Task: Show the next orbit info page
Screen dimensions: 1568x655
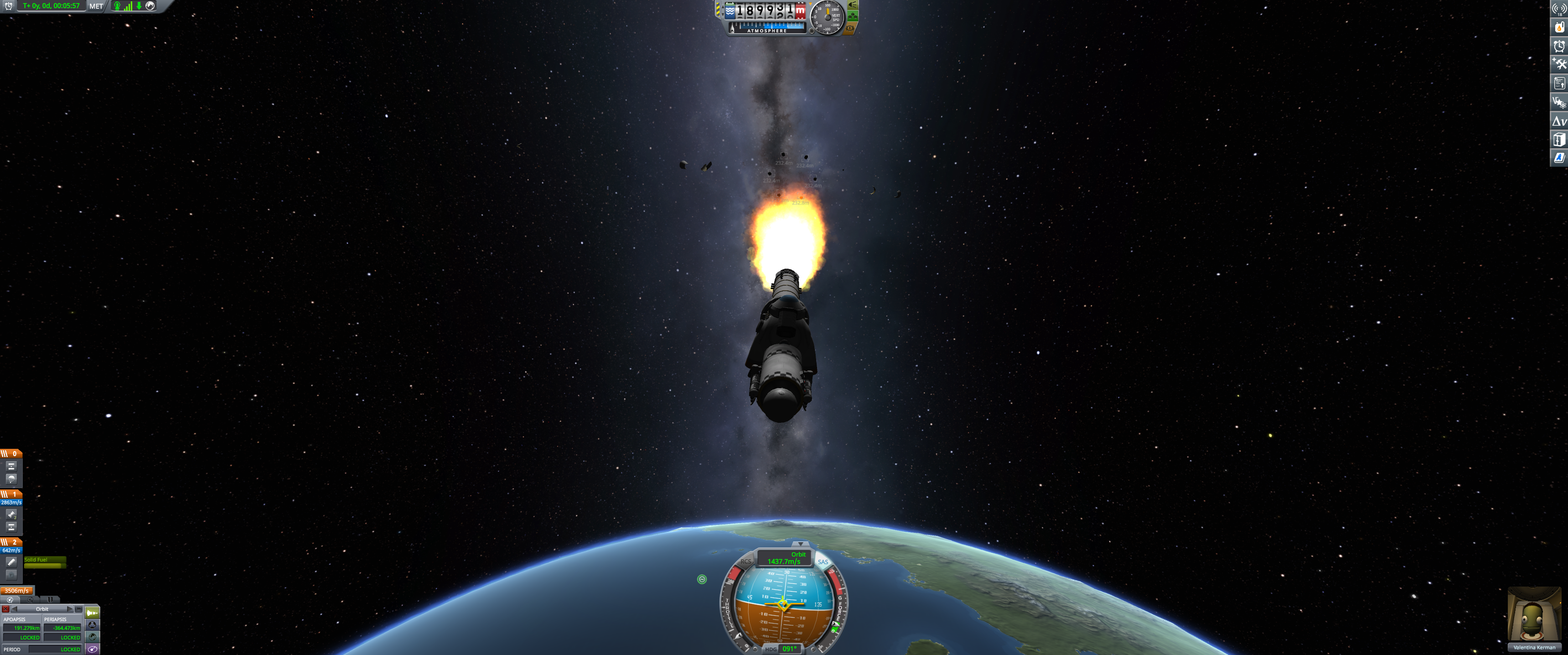Action: pos(69,609)
